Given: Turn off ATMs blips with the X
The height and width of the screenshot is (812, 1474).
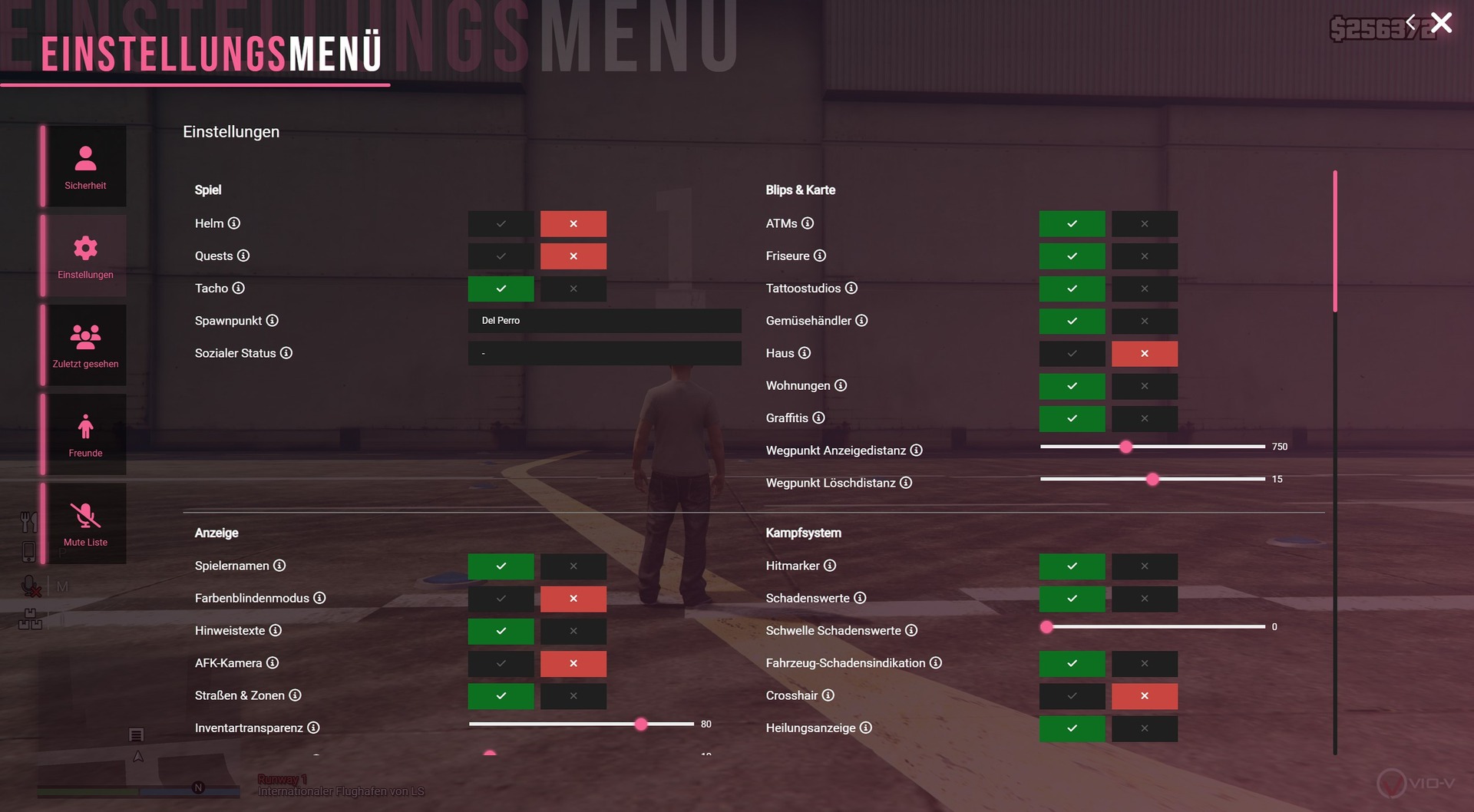Looking at the screenshot, I should coord(1144,224).
